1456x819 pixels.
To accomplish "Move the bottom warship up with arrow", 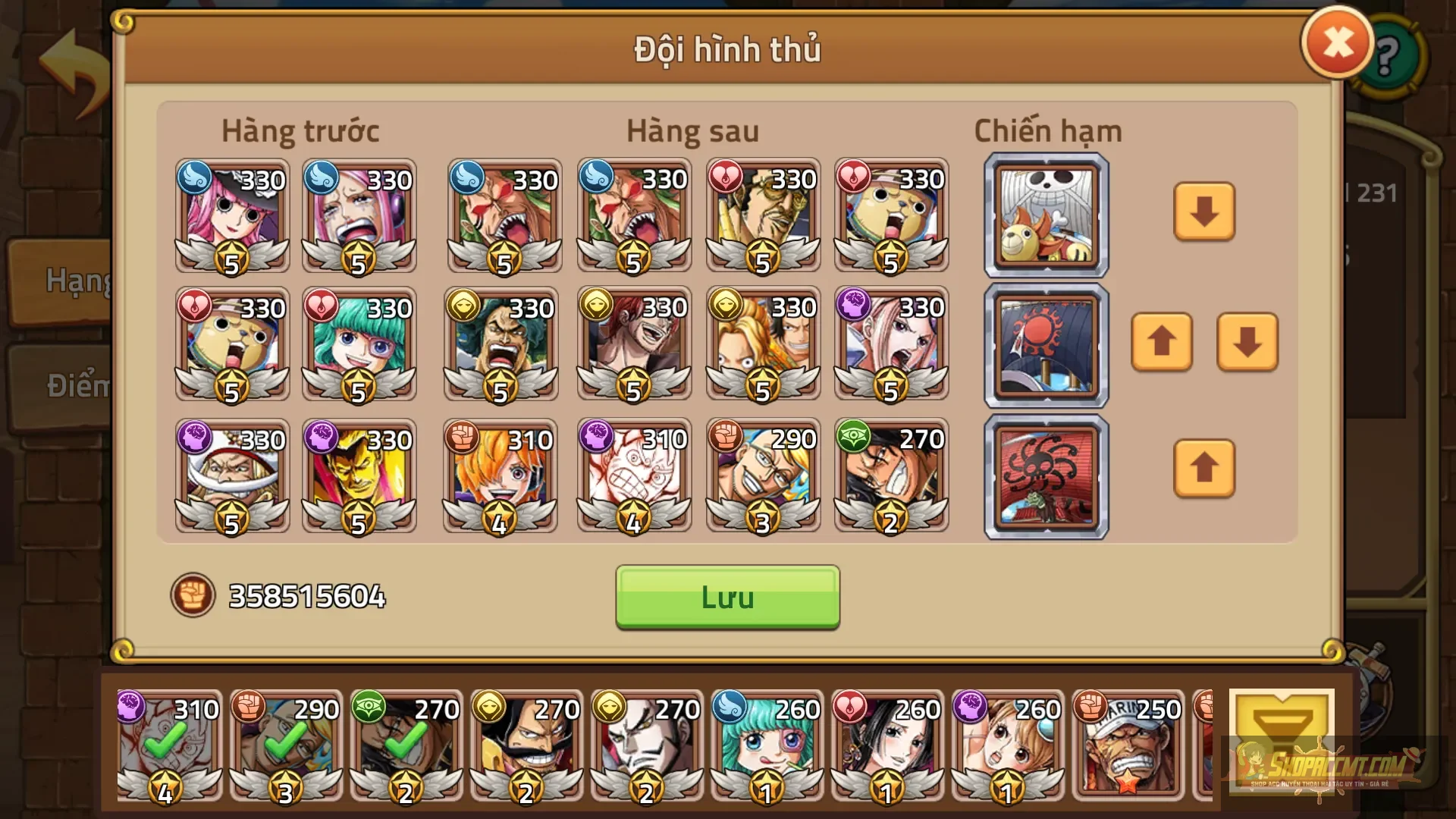I will tap(1203, 469).
